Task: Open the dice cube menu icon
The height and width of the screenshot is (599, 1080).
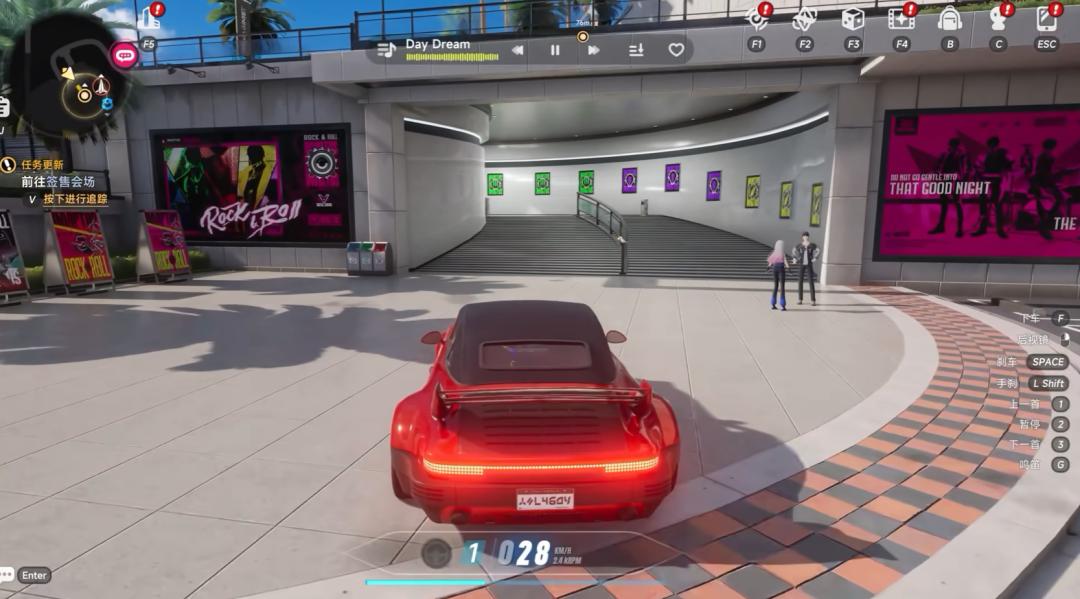Action: click(x=852, y=19)
